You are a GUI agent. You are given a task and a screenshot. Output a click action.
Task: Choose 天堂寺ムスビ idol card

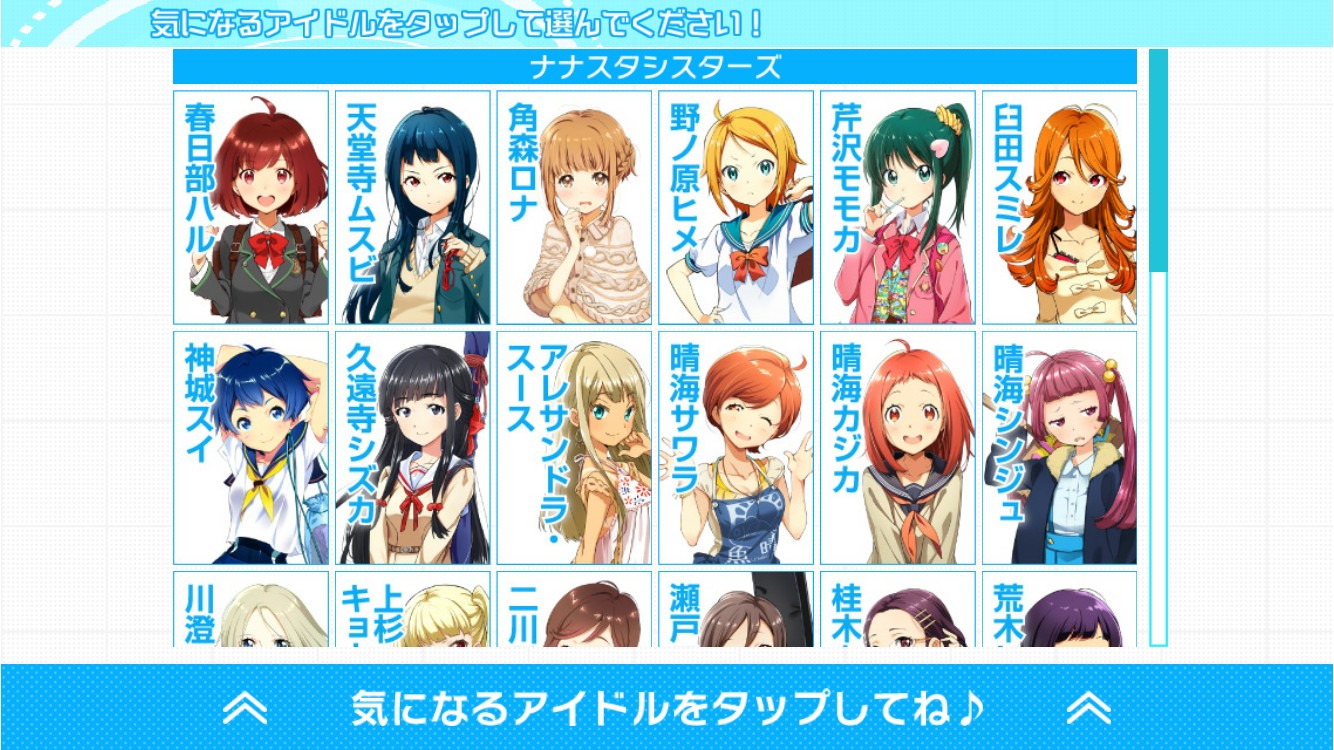413,208
